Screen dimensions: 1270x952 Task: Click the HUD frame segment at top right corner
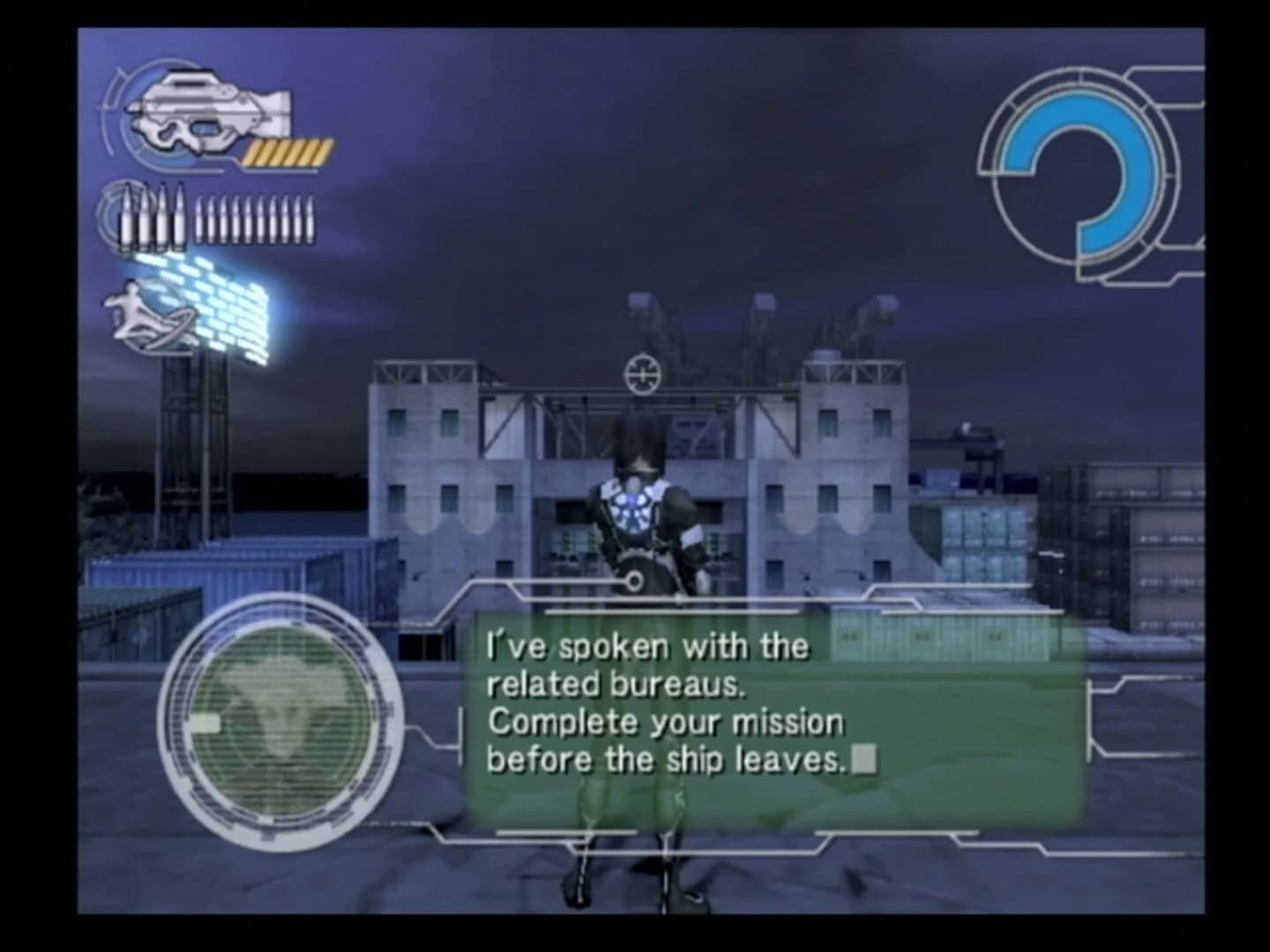click(x=1173, y=88)
